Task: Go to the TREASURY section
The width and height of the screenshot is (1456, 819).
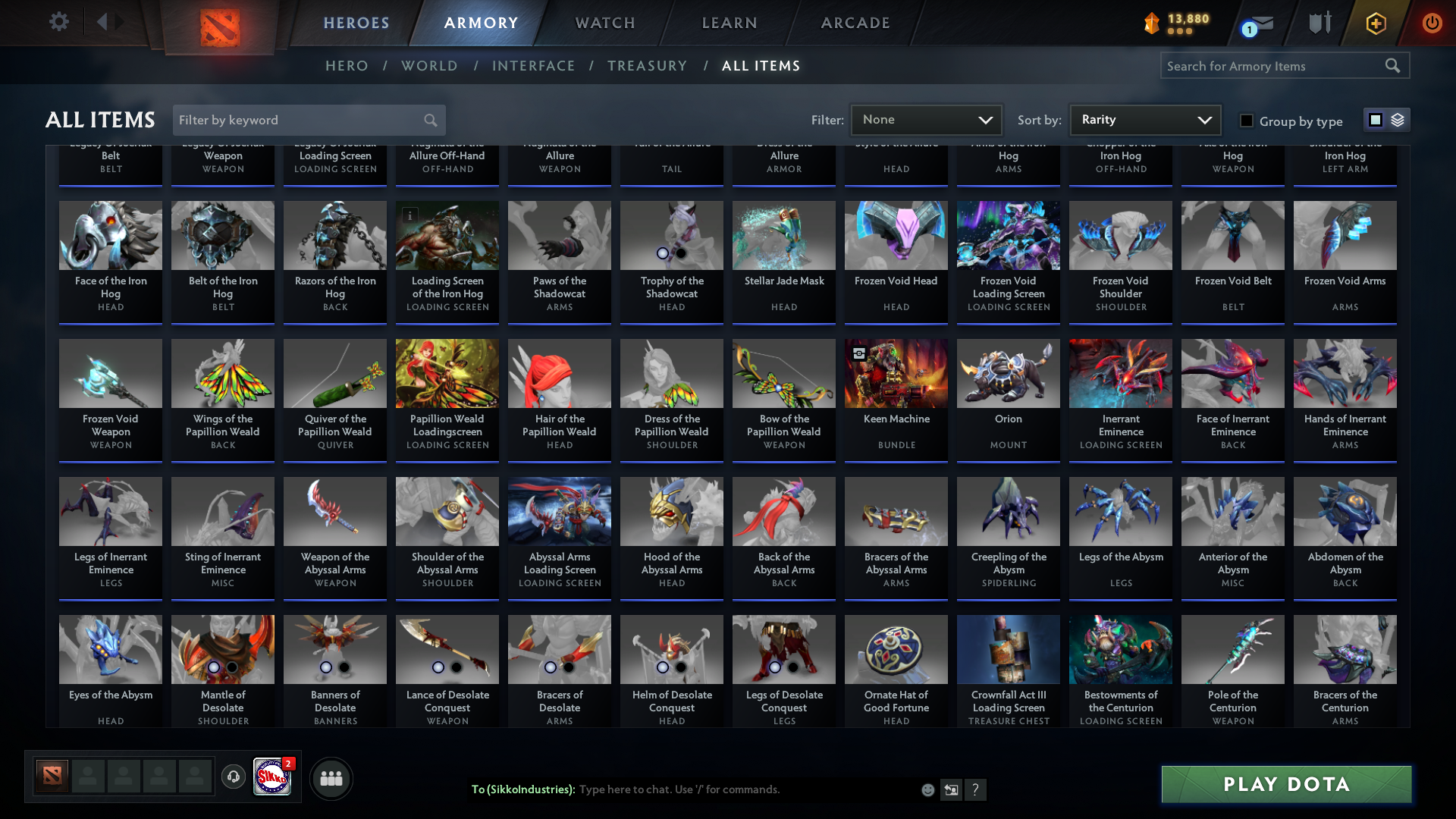Action: point(648,66)
